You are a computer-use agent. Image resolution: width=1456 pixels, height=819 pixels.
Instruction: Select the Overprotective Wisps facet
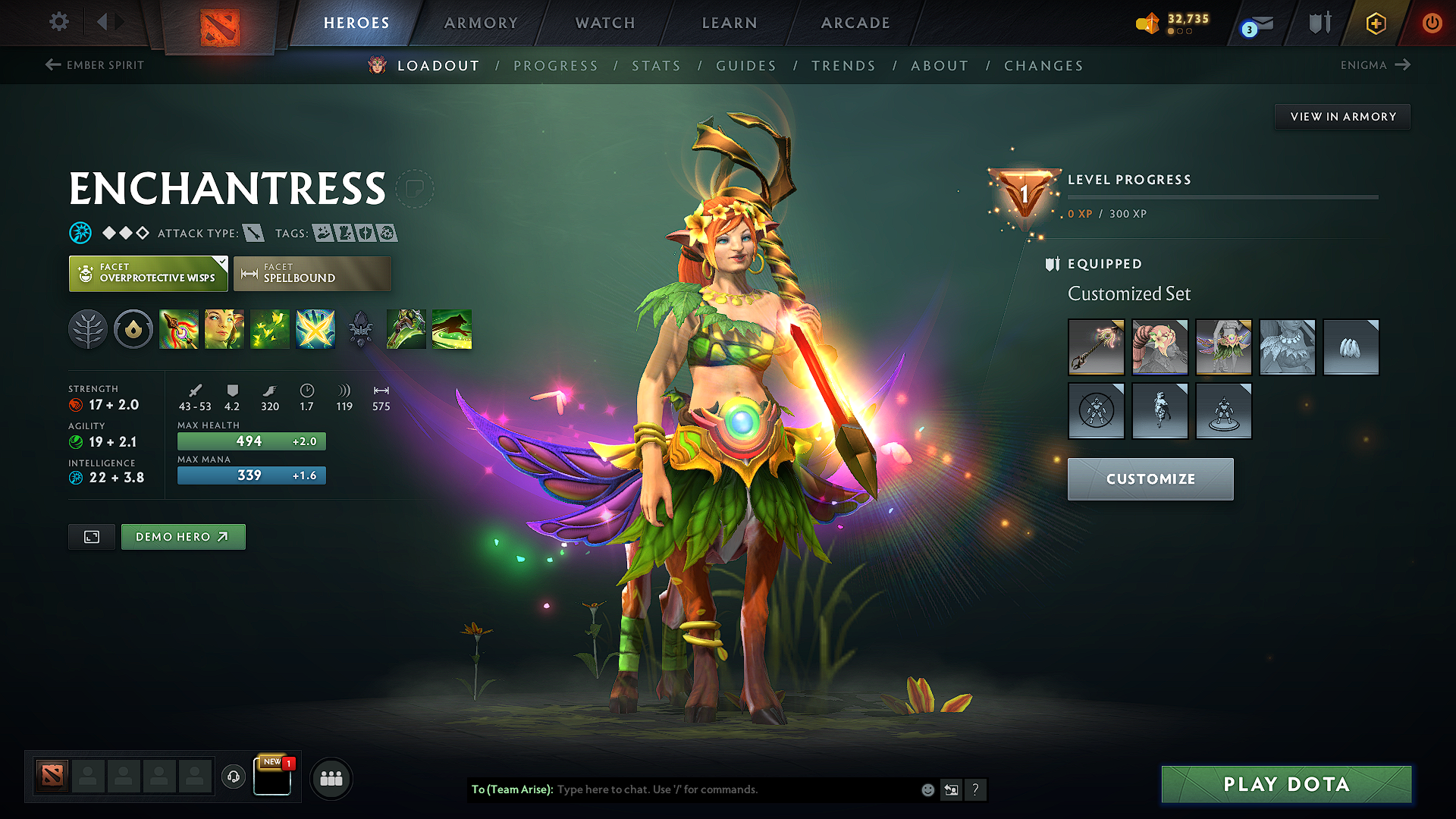(148, 273)
